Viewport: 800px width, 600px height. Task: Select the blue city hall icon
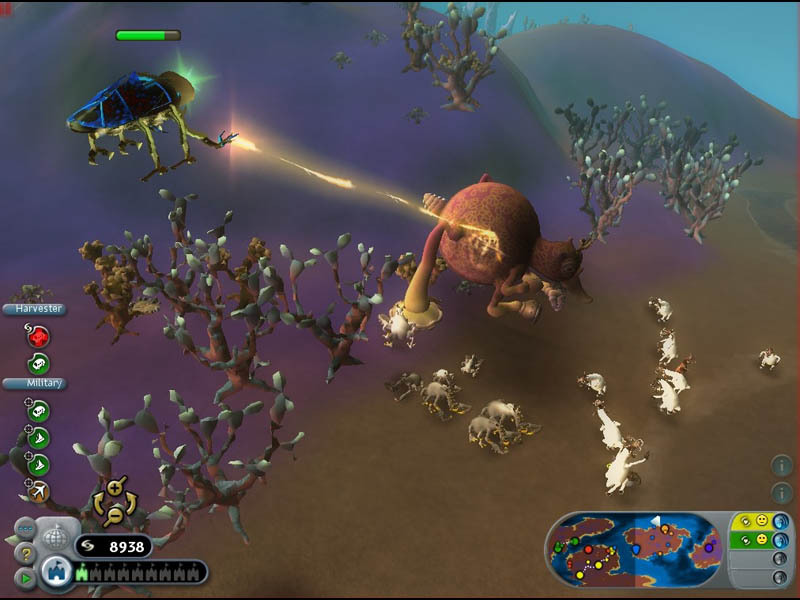click(57, 574)
